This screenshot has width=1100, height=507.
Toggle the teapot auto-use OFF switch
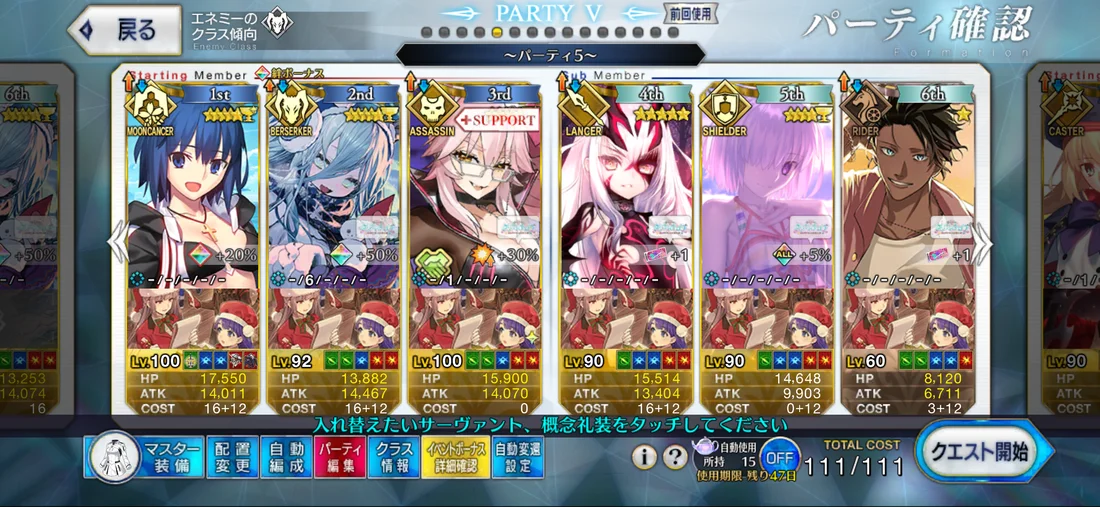tap(779, 458)
